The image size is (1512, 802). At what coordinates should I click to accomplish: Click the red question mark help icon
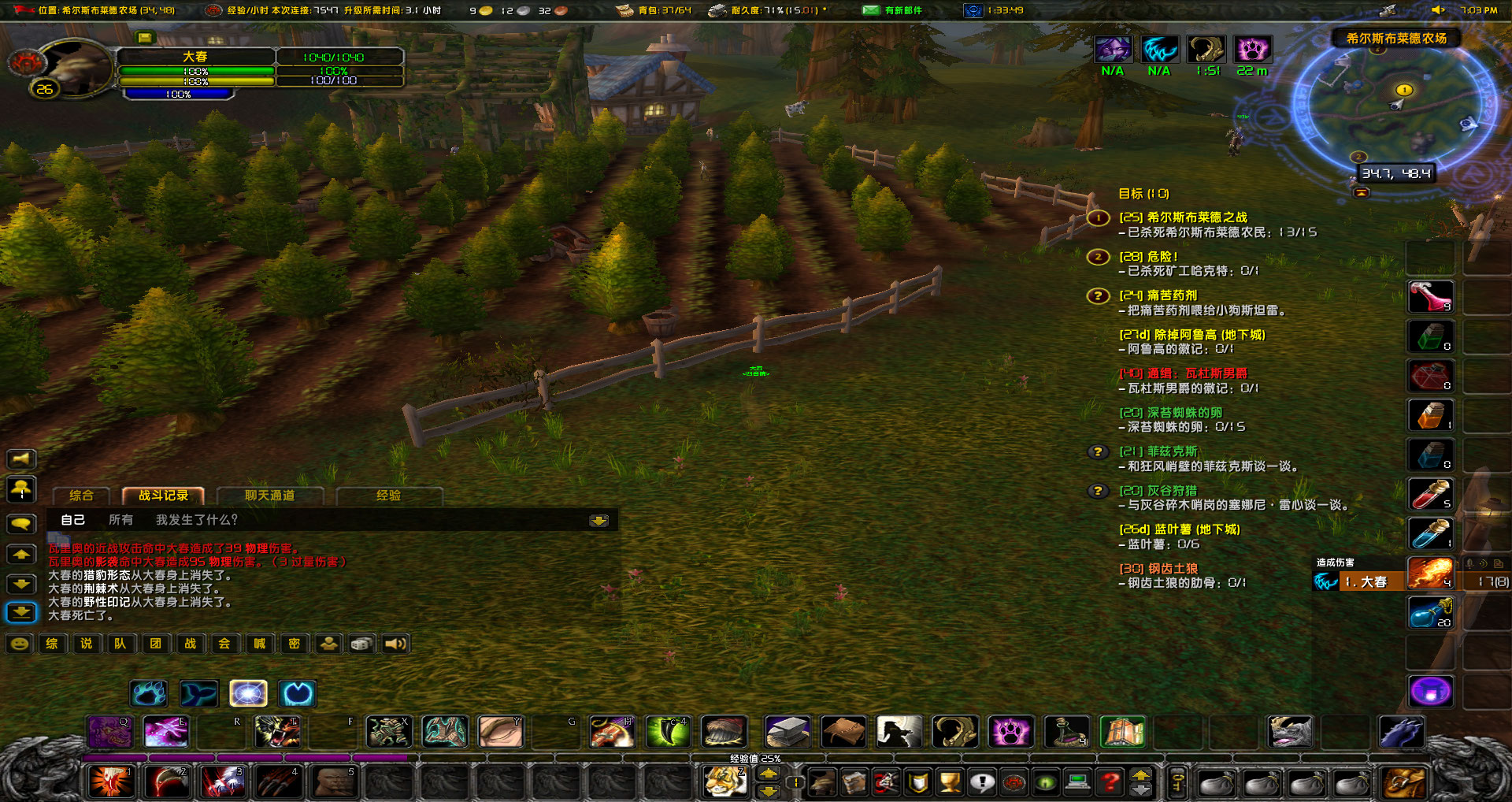[1111, 784]
